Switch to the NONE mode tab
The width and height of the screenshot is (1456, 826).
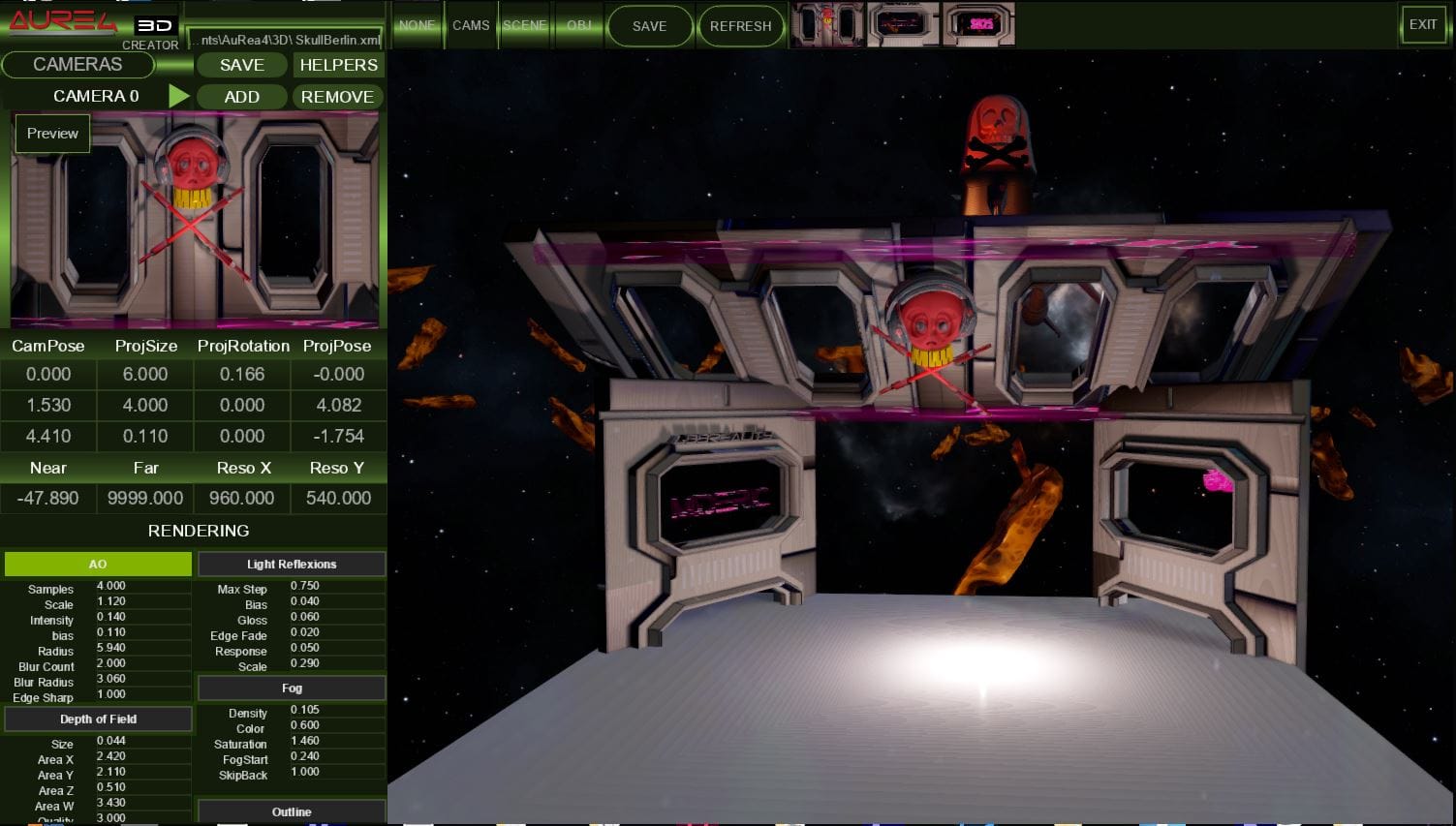[x=417, y=25]
